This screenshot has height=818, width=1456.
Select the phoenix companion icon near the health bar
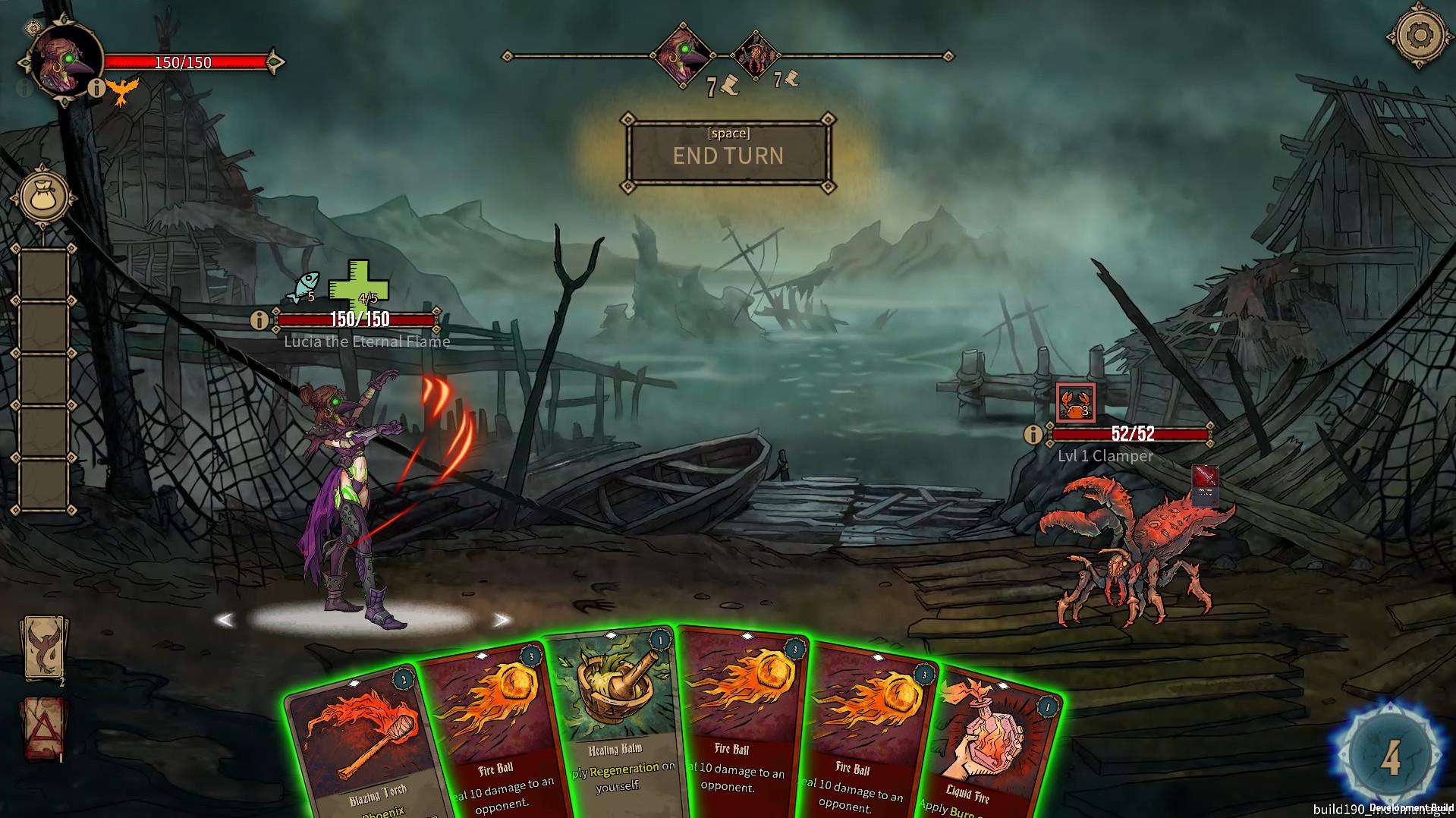[x=124, y=93]
